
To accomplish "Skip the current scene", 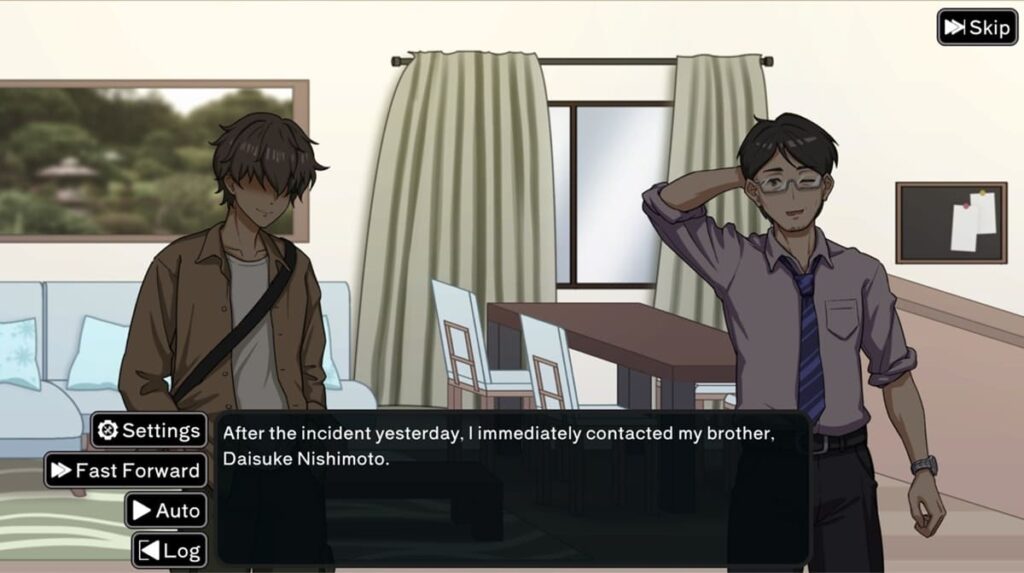I will [977, 27].
